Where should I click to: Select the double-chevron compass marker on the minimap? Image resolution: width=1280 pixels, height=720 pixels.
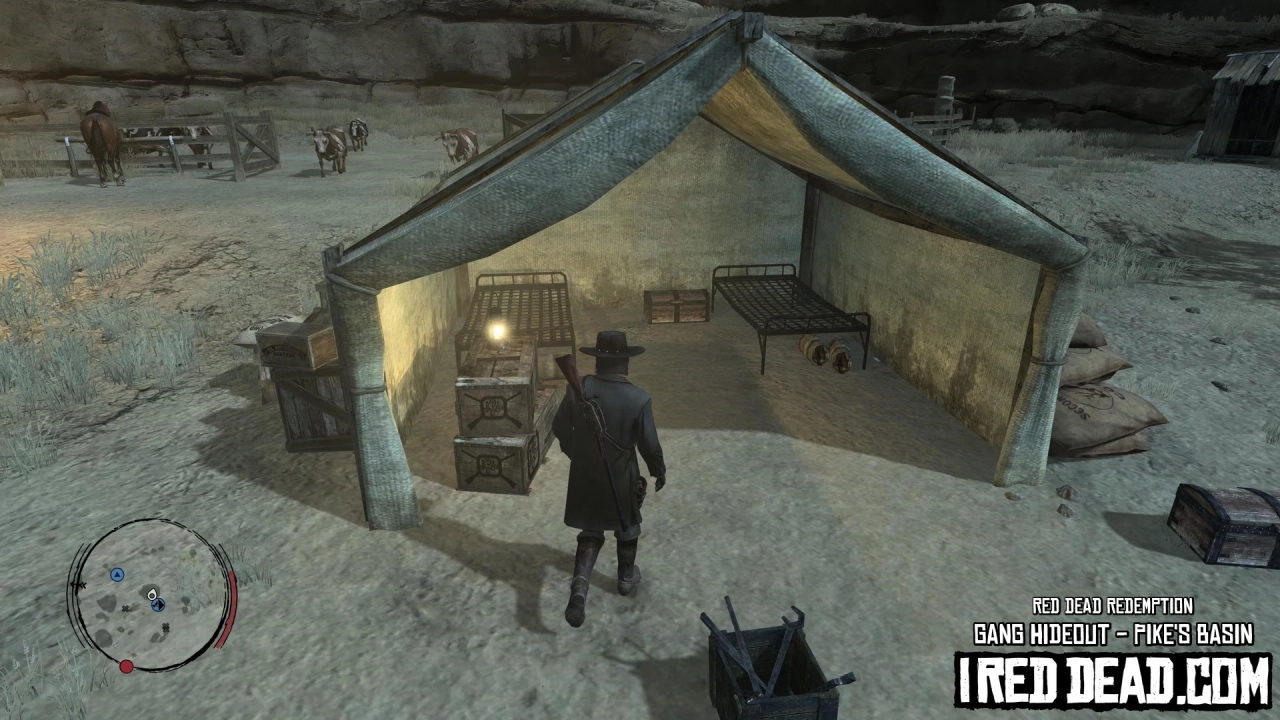click(x=81, y=585)
